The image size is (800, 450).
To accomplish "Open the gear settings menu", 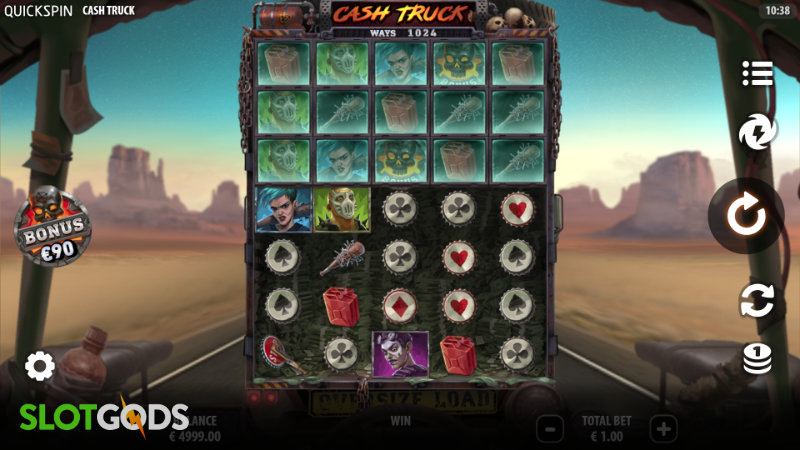I will coord(39,366).
